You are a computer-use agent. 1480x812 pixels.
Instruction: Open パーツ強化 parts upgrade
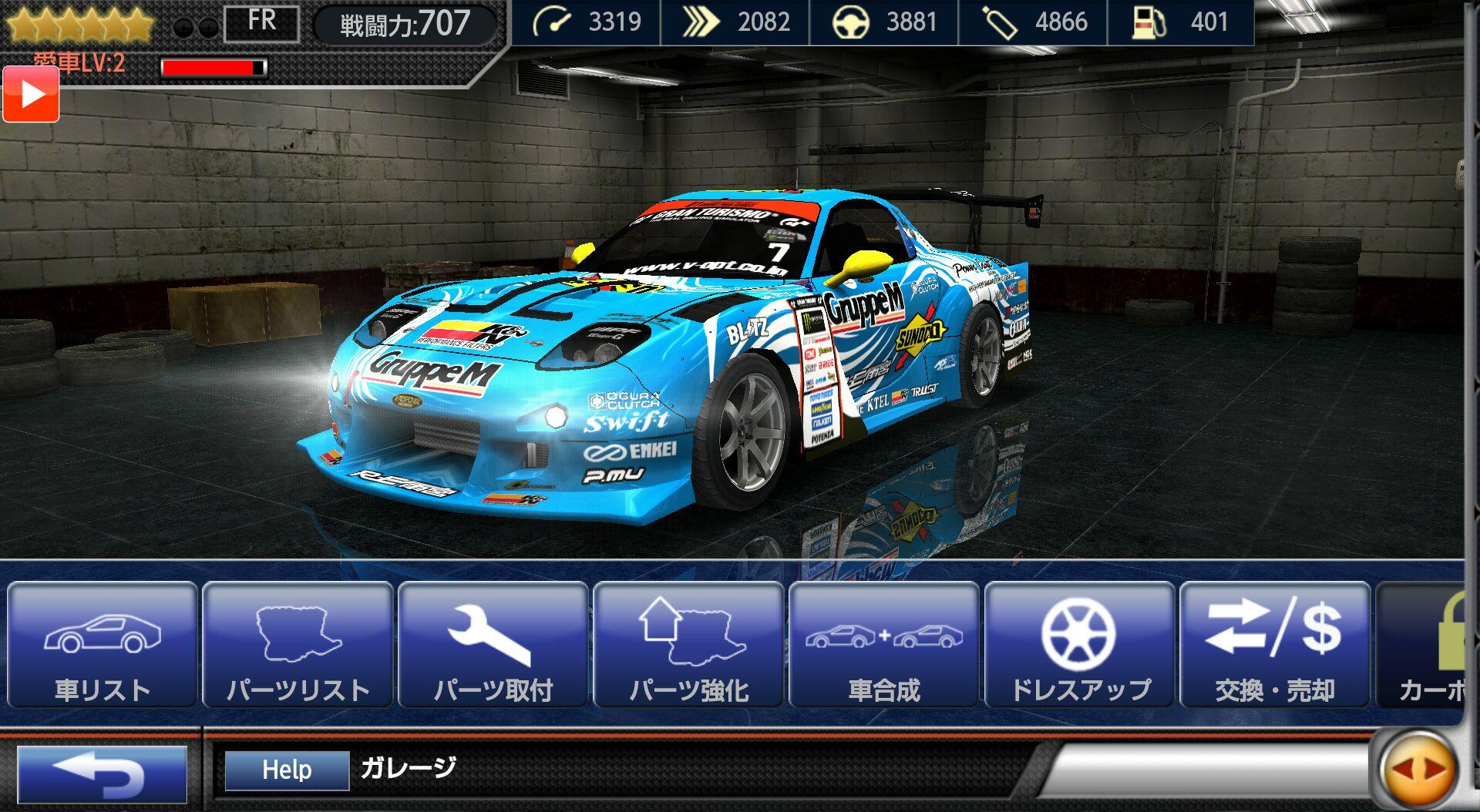(x=689, y=646)
